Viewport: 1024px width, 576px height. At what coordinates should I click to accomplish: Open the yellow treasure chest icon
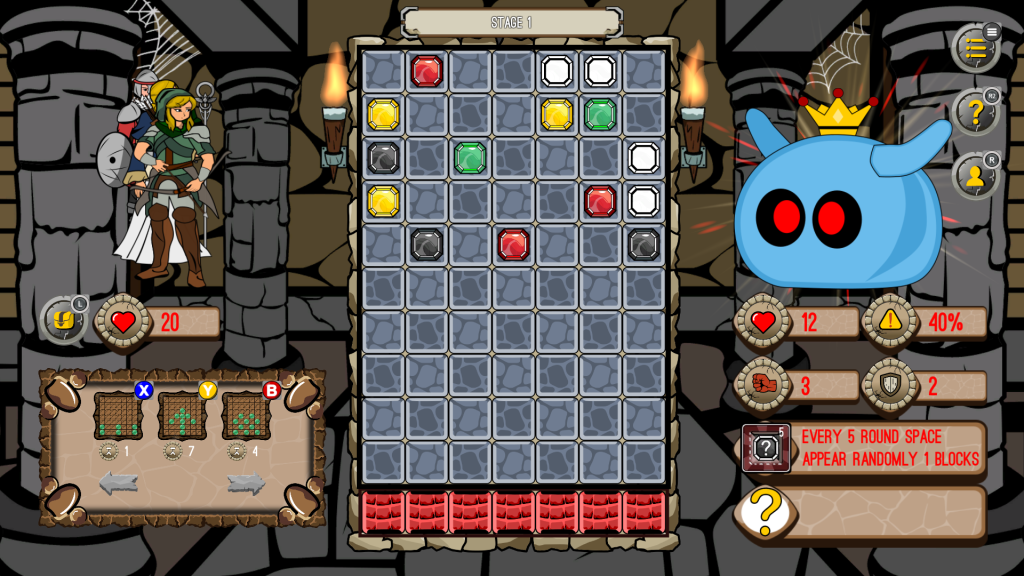tap(63, 320)
